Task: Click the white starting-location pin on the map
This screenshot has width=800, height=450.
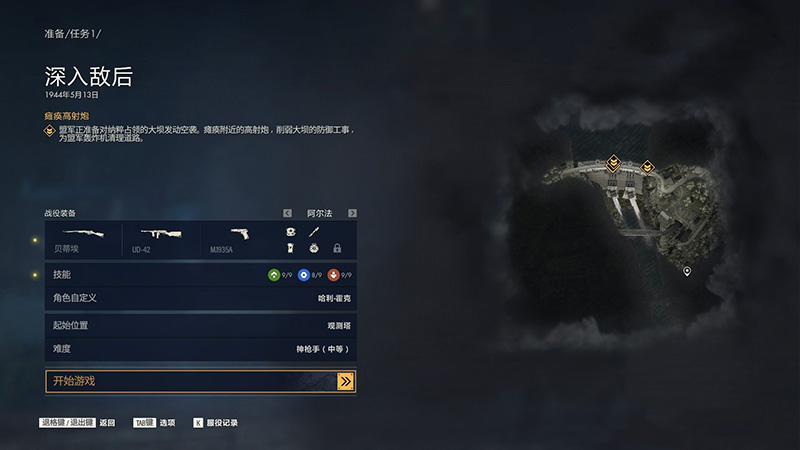Action: 687,271
